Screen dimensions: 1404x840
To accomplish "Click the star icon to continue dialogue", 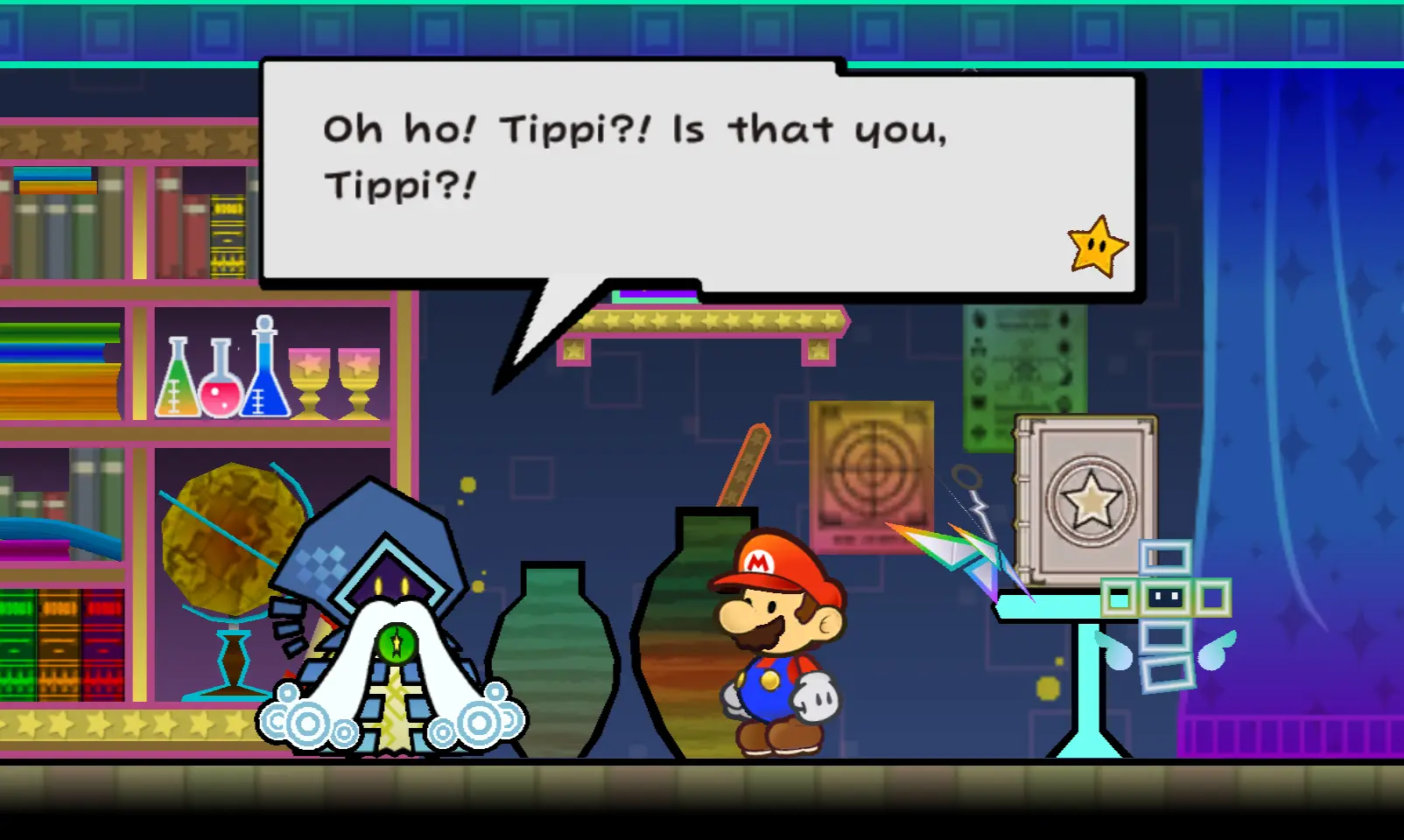I will (1098, 247).
